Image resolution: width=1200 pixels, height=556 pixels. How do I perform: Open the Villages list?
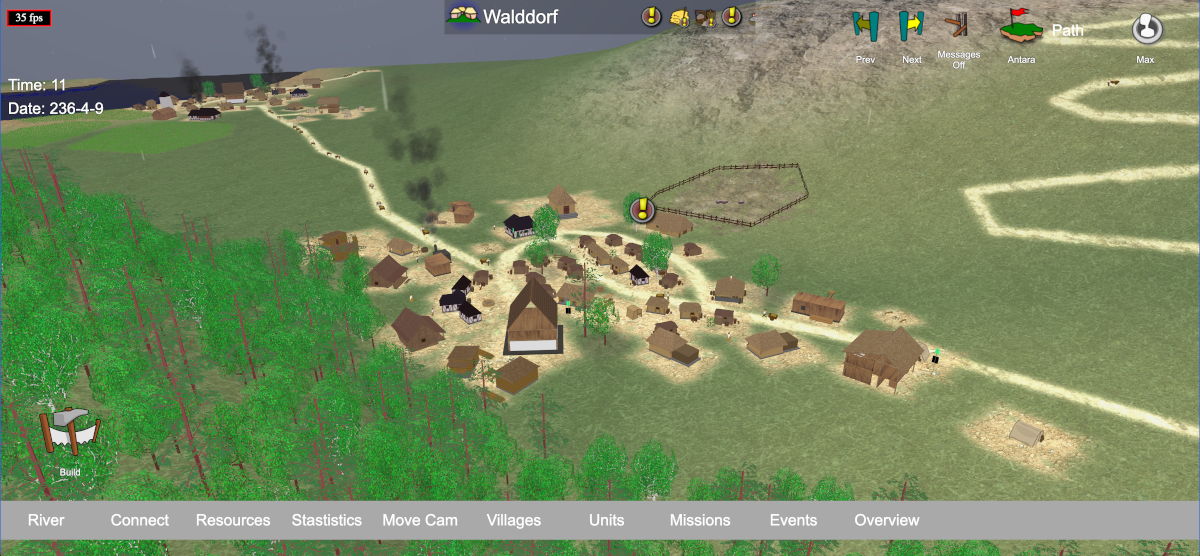click(x=514, y=520)
